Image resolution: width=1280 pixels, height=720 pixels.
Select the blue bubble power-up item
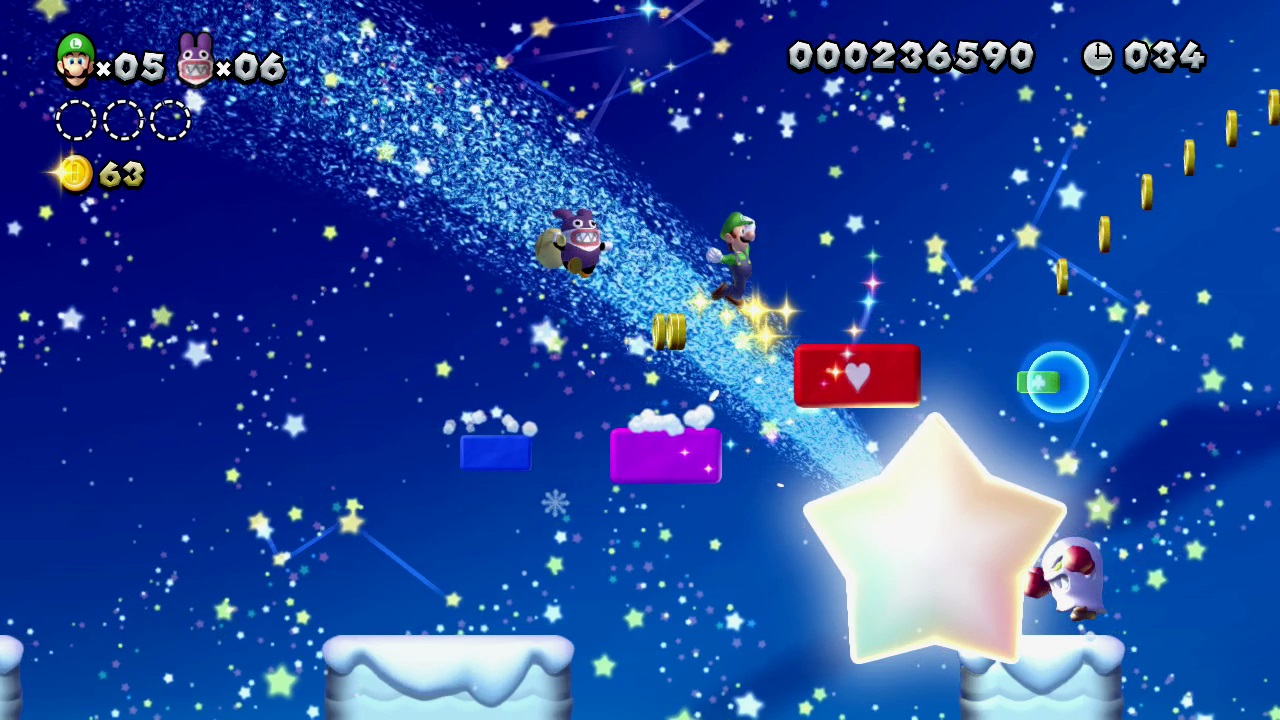click(1053, 382)
